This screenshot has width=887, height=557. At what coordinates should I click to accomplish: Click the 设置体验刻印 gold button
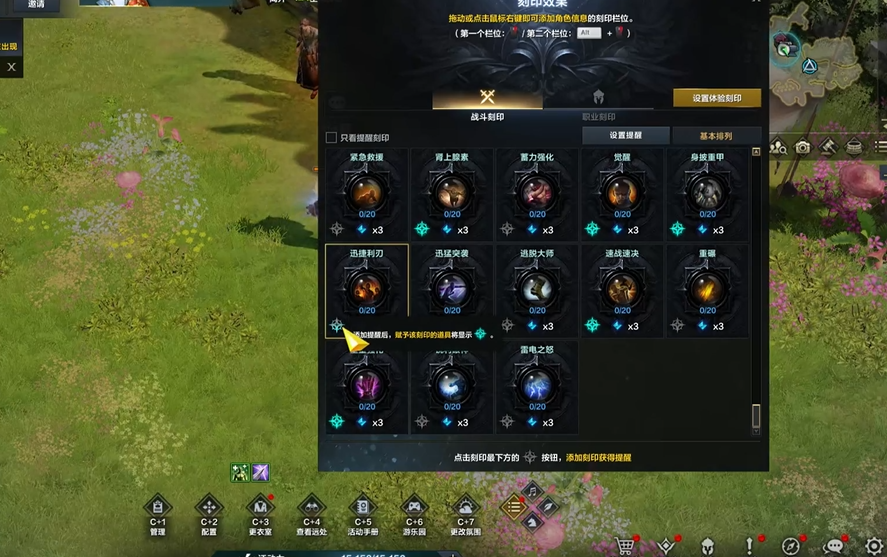click(x=716, y=98)
